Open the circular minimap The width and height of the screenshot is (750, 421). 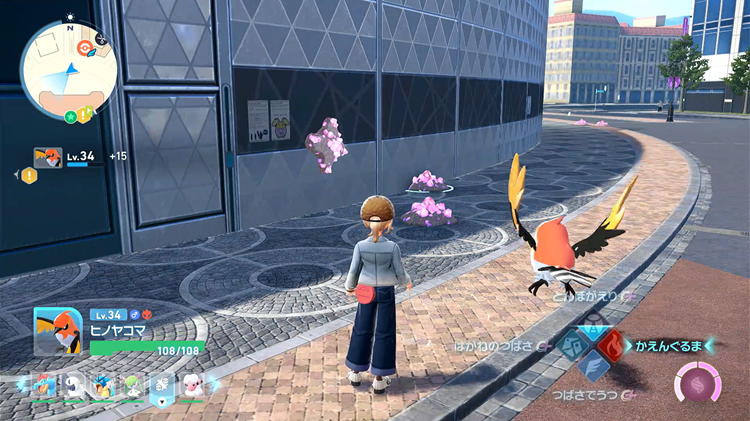69,70
